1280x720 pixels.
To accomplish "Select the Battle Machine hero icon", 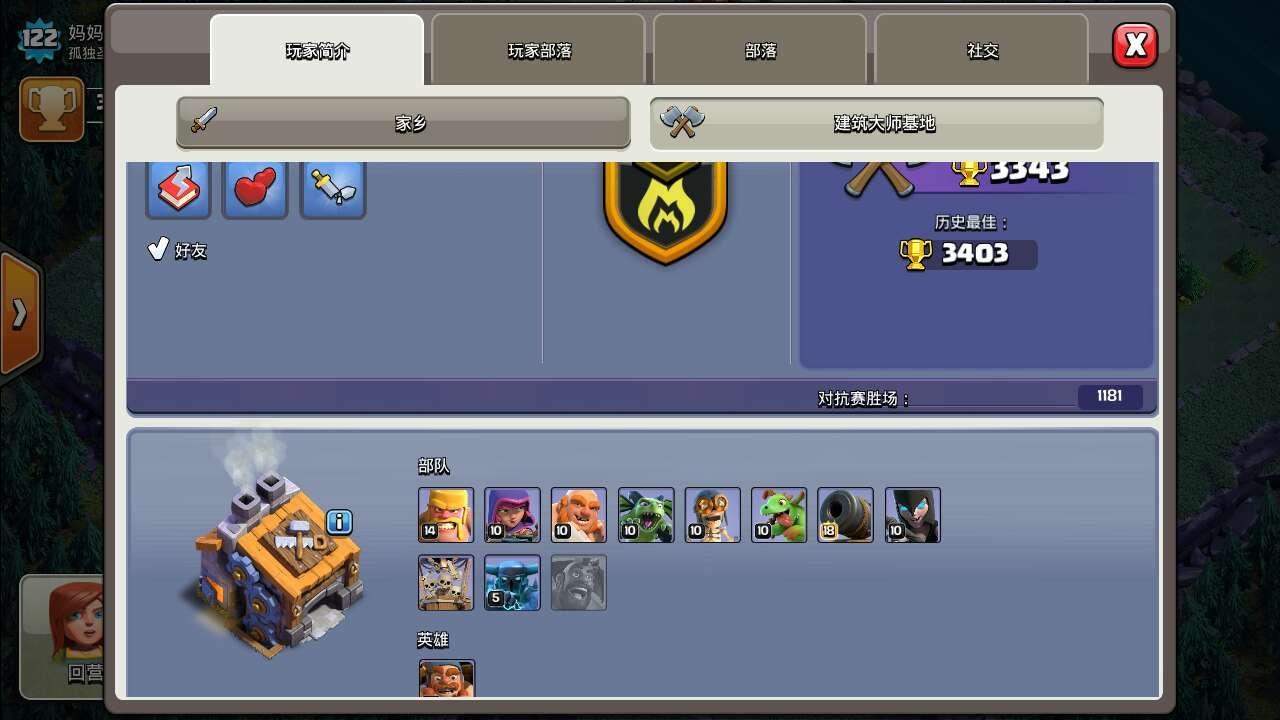I will (446, 682).
